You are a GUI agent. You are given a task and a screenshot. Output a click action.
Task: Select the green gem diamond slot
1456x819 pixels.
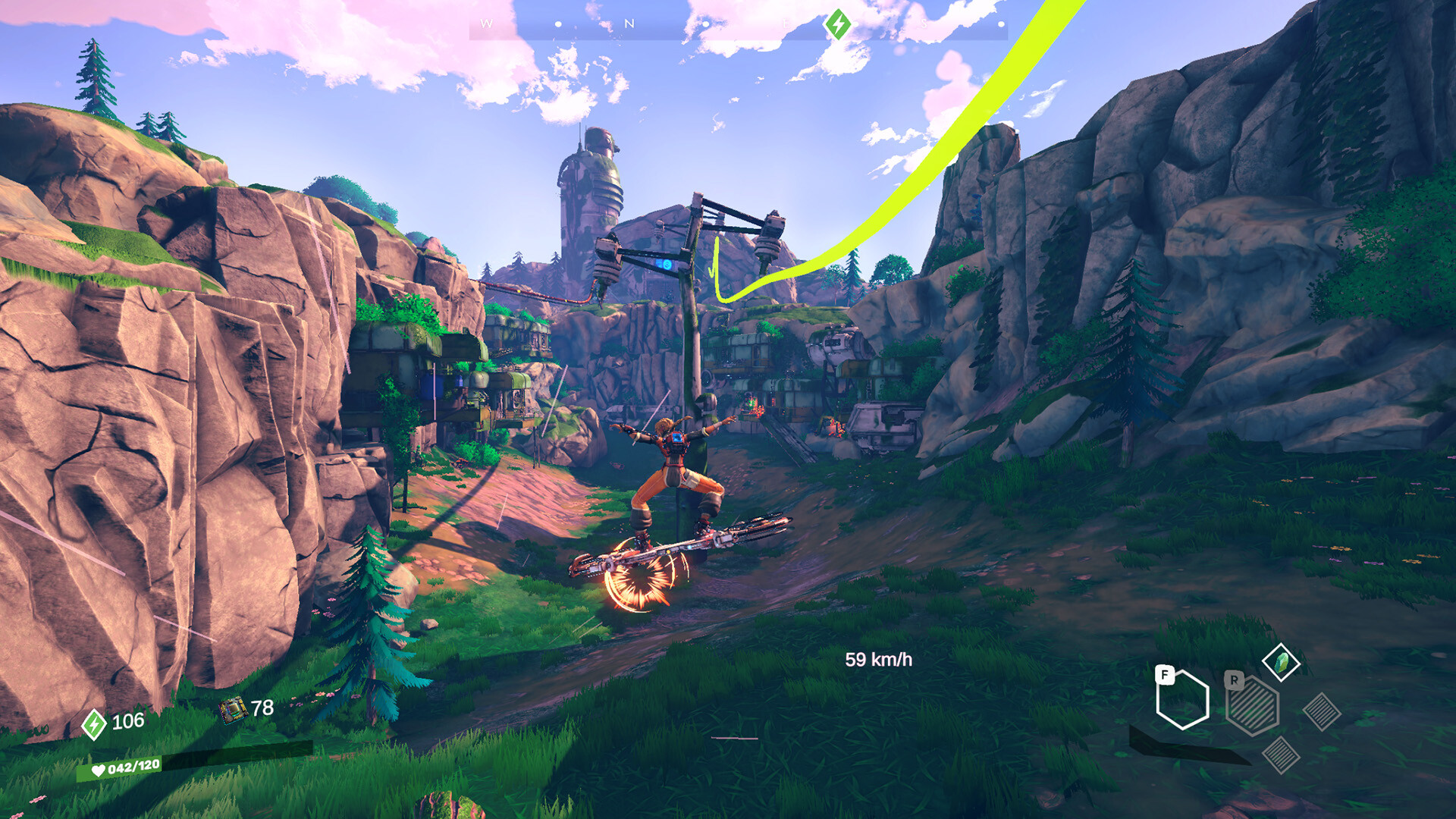(x=1281, y=663)
